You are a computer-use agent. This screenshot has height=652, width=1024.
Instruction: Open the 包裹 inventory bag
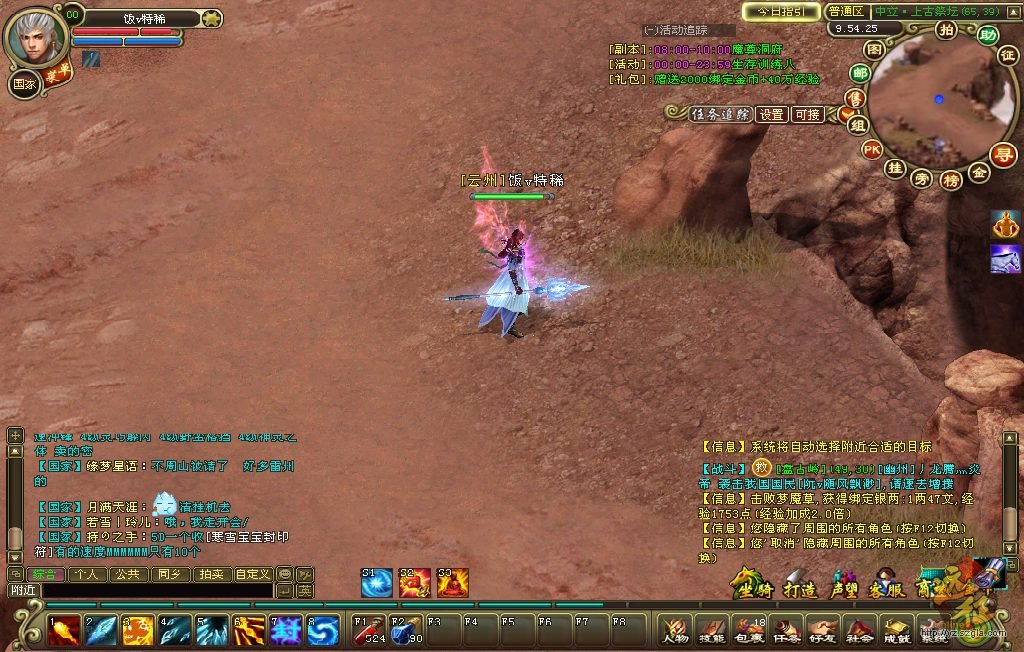tap(749, 630)
